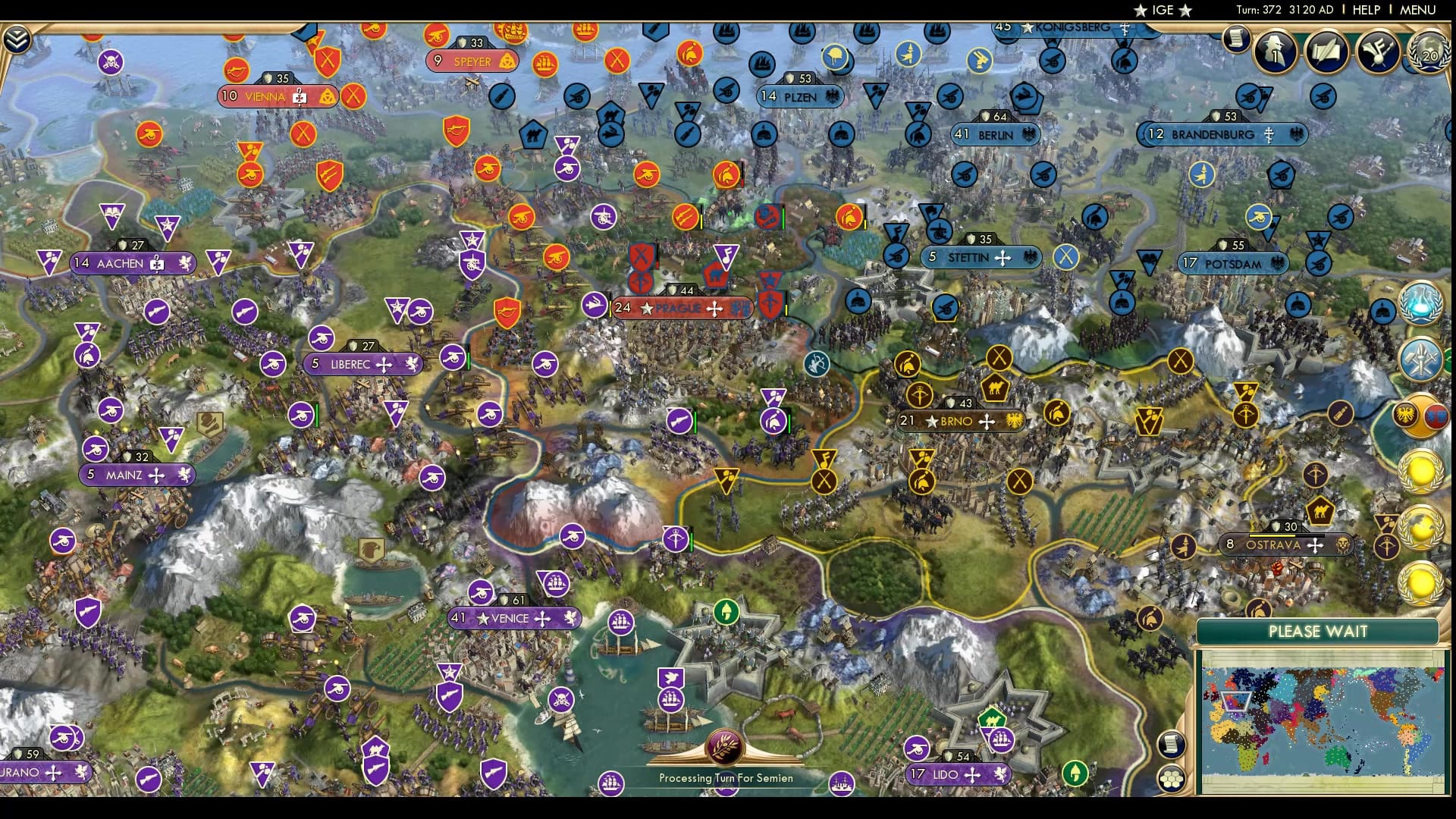Open the Espionage overview spy icon
The width and height of the screenshot is (1456, 819).
coord(1274,53)
